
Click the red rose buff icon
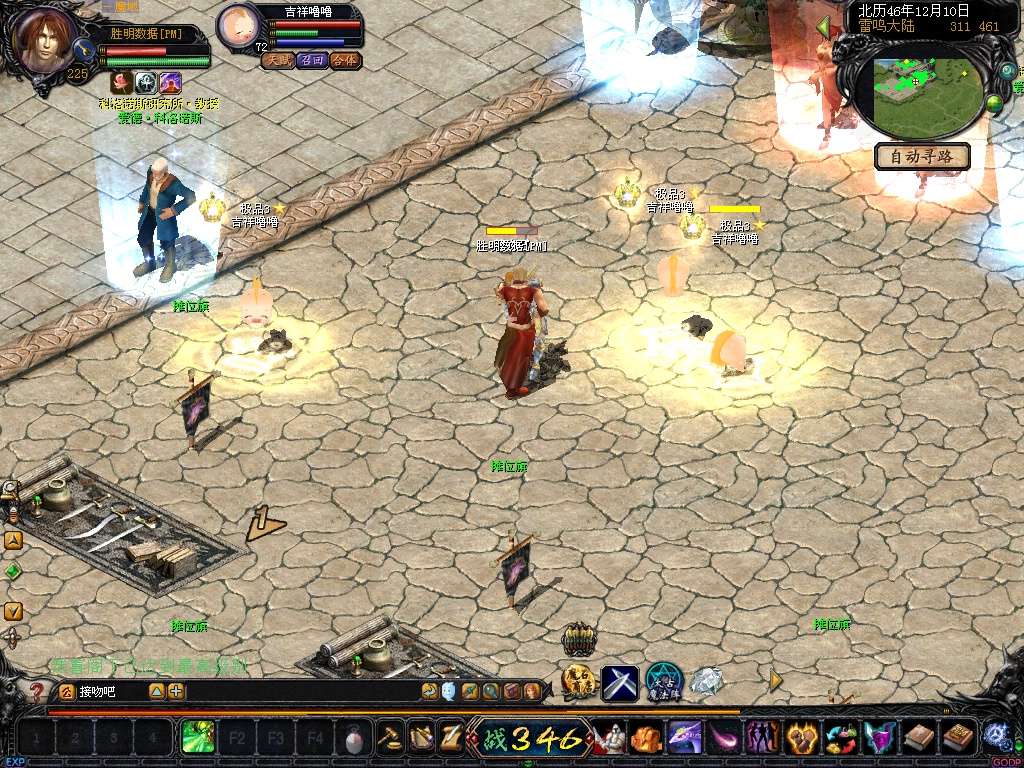click(x=122, y=82)
